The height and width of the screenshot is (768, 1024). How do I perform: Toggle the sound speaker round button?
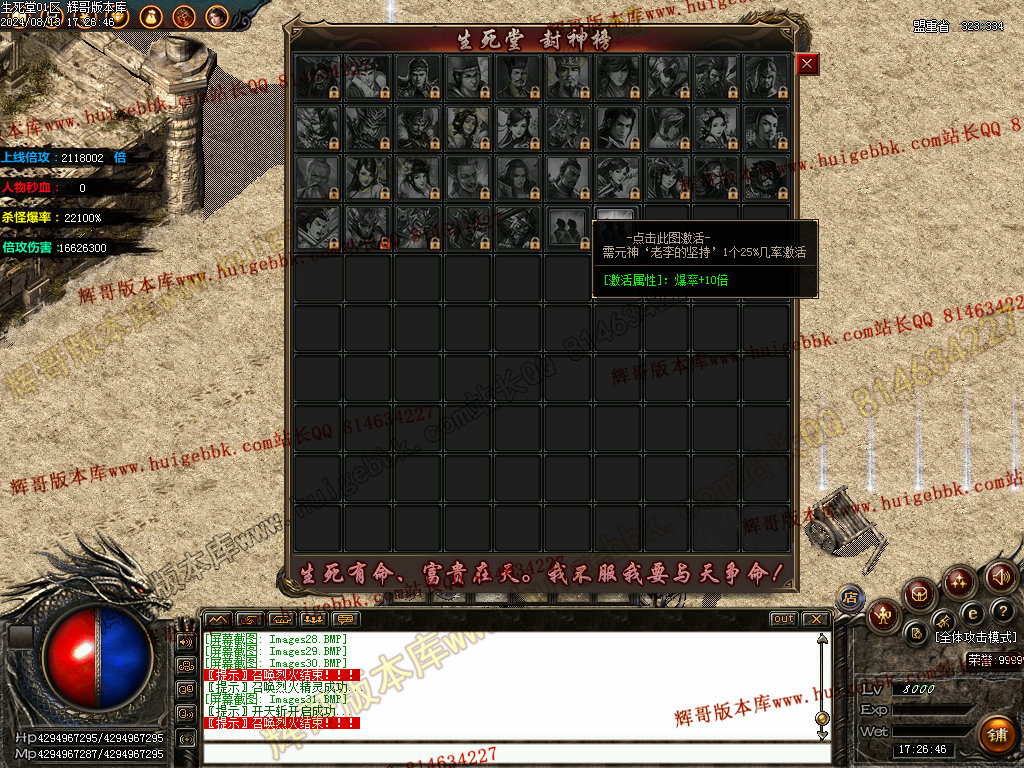pyautogui.click(x=1001, y=576)
